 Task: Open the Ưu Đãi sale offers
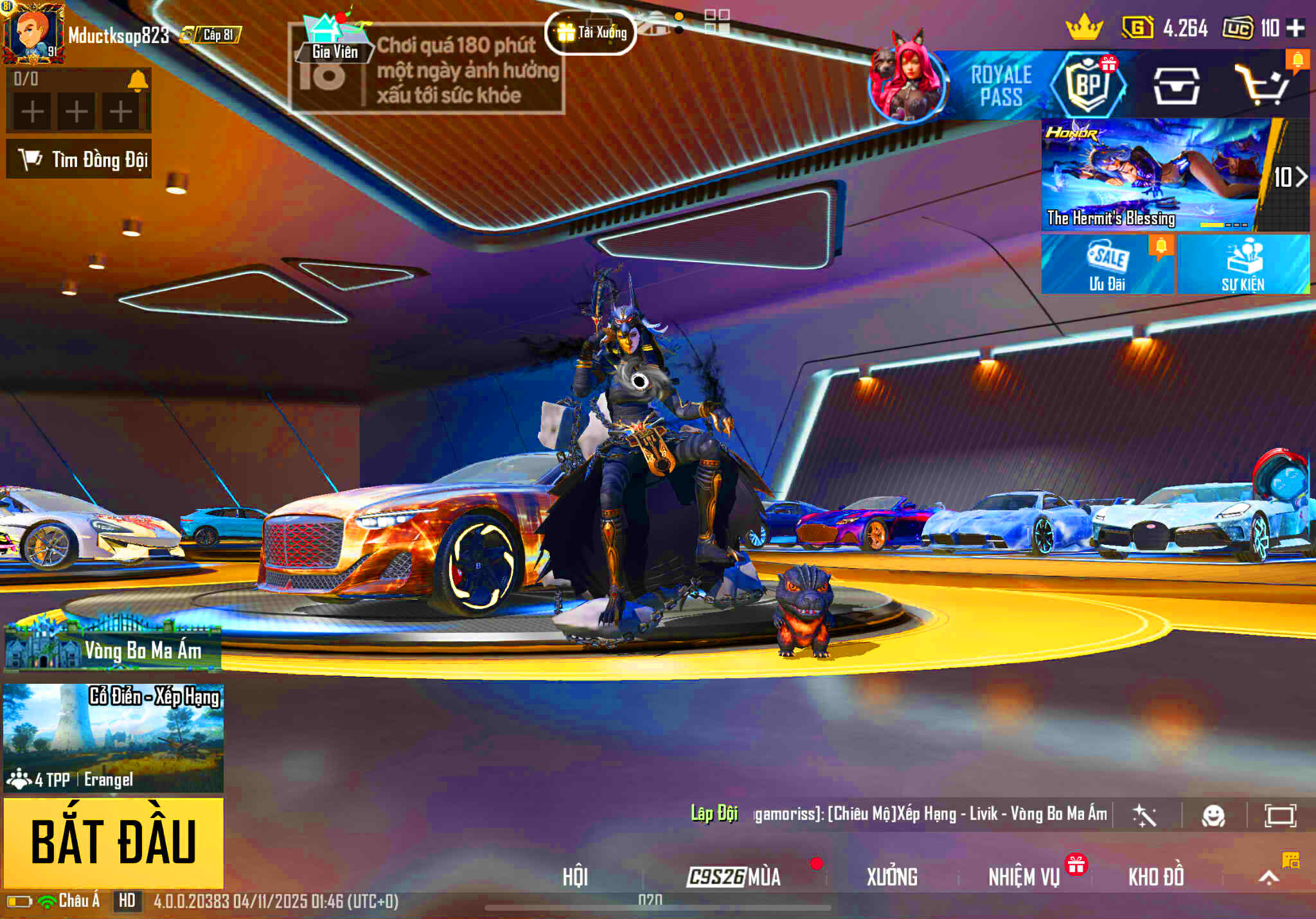(1107, 264)
